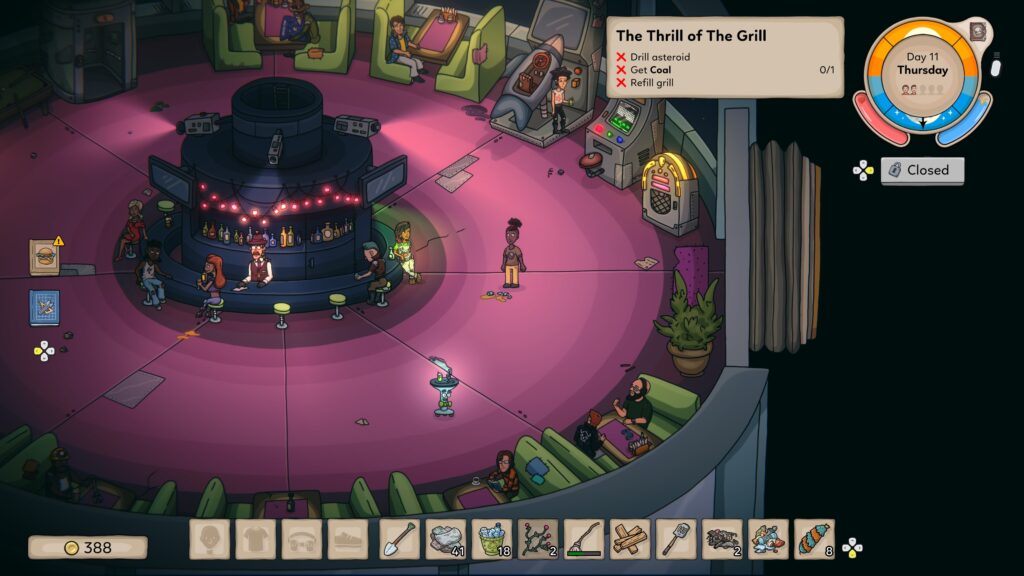This screenshot has height=576, width=1024.
Task: Choose the blue and orange ore slot
Action: (768, 539)
